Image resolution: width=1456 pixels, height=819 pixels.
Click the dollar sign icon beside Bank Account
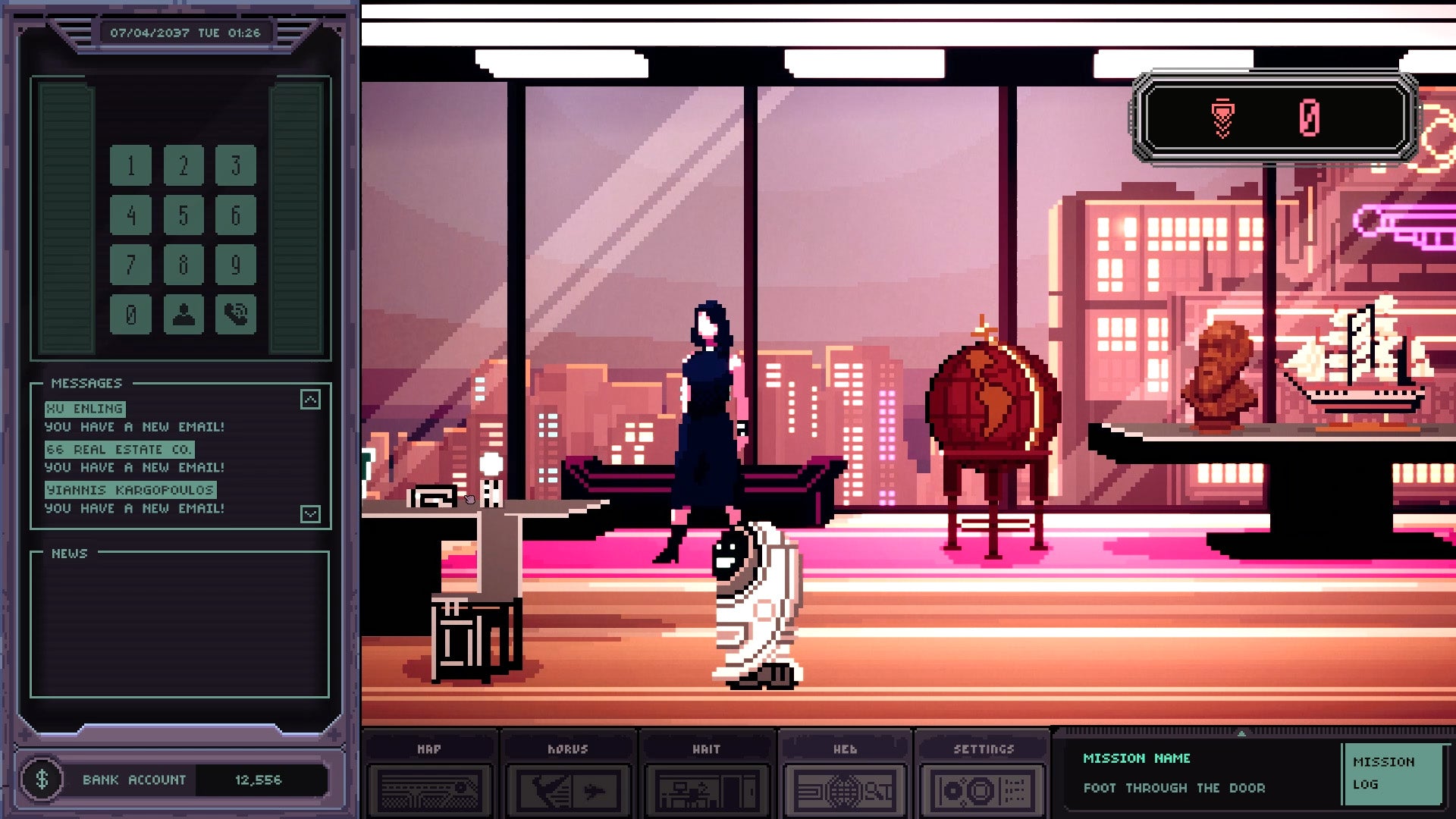[42, 778]
